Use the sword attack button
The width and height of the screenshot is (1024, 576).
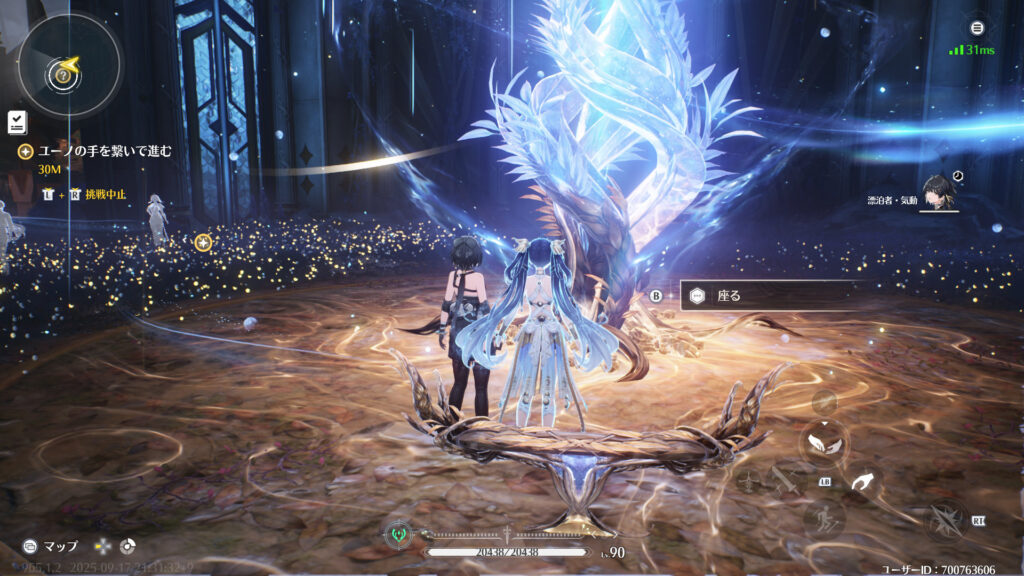click(786, 482)
